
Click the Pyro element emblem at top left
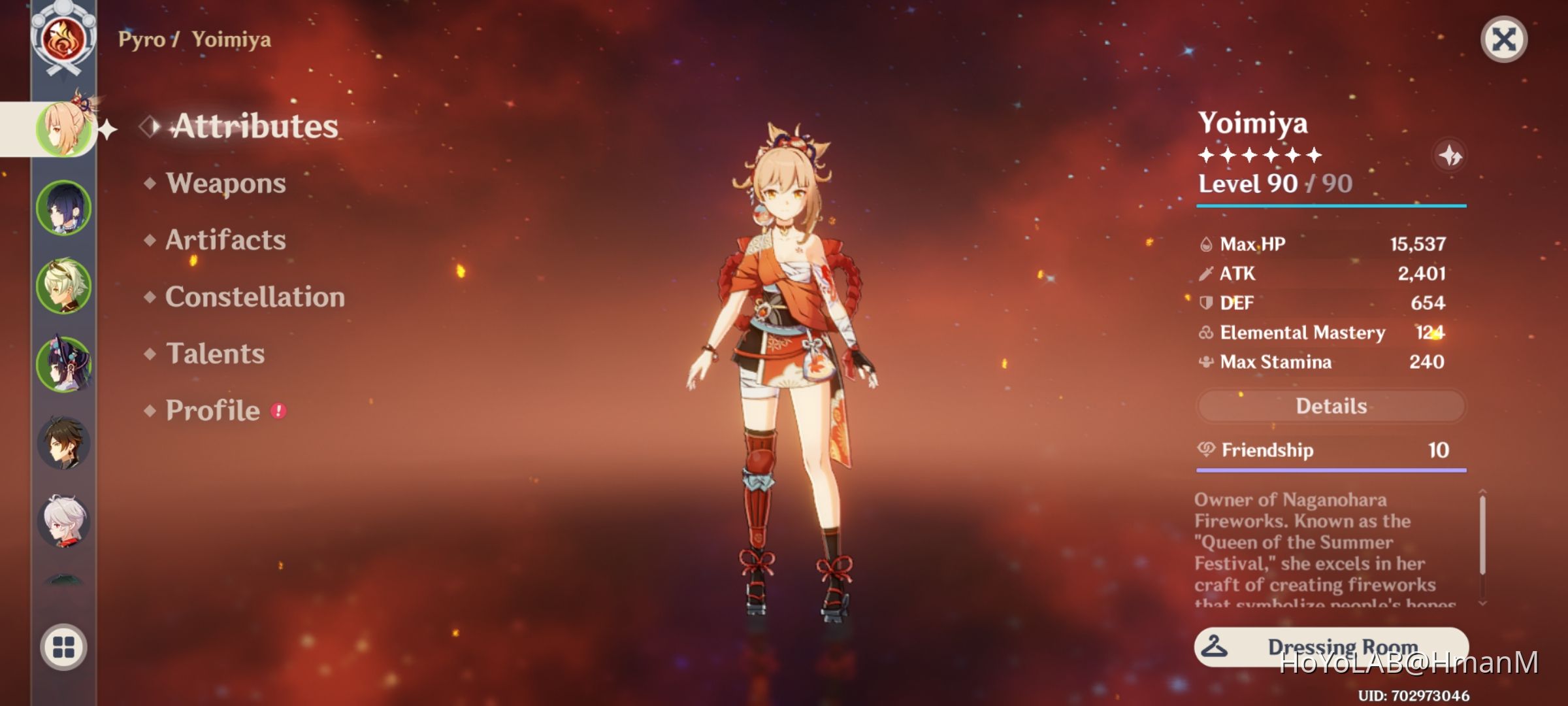coord(62,39)
